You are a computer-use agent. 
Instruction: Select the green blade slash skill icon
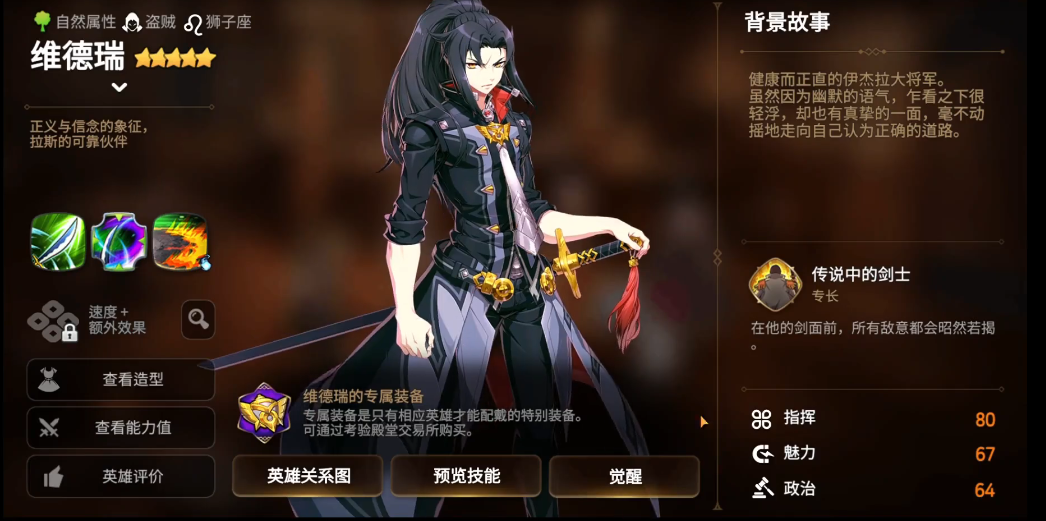(x=58, y=241)
